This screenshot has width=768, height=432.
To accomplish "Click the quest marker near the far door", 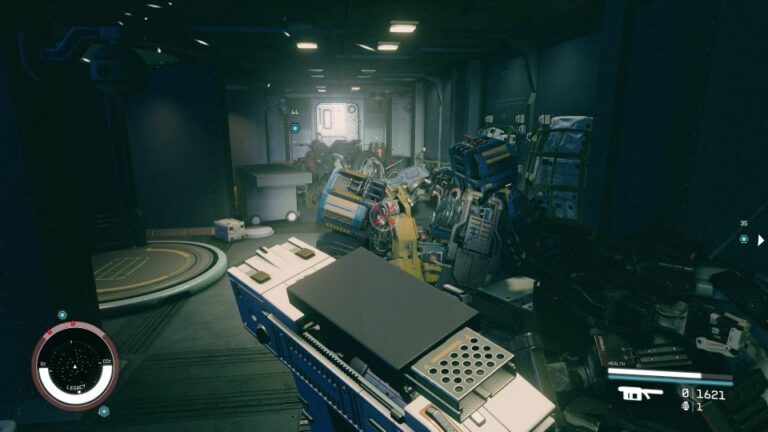I will click(x=295, y=128).
